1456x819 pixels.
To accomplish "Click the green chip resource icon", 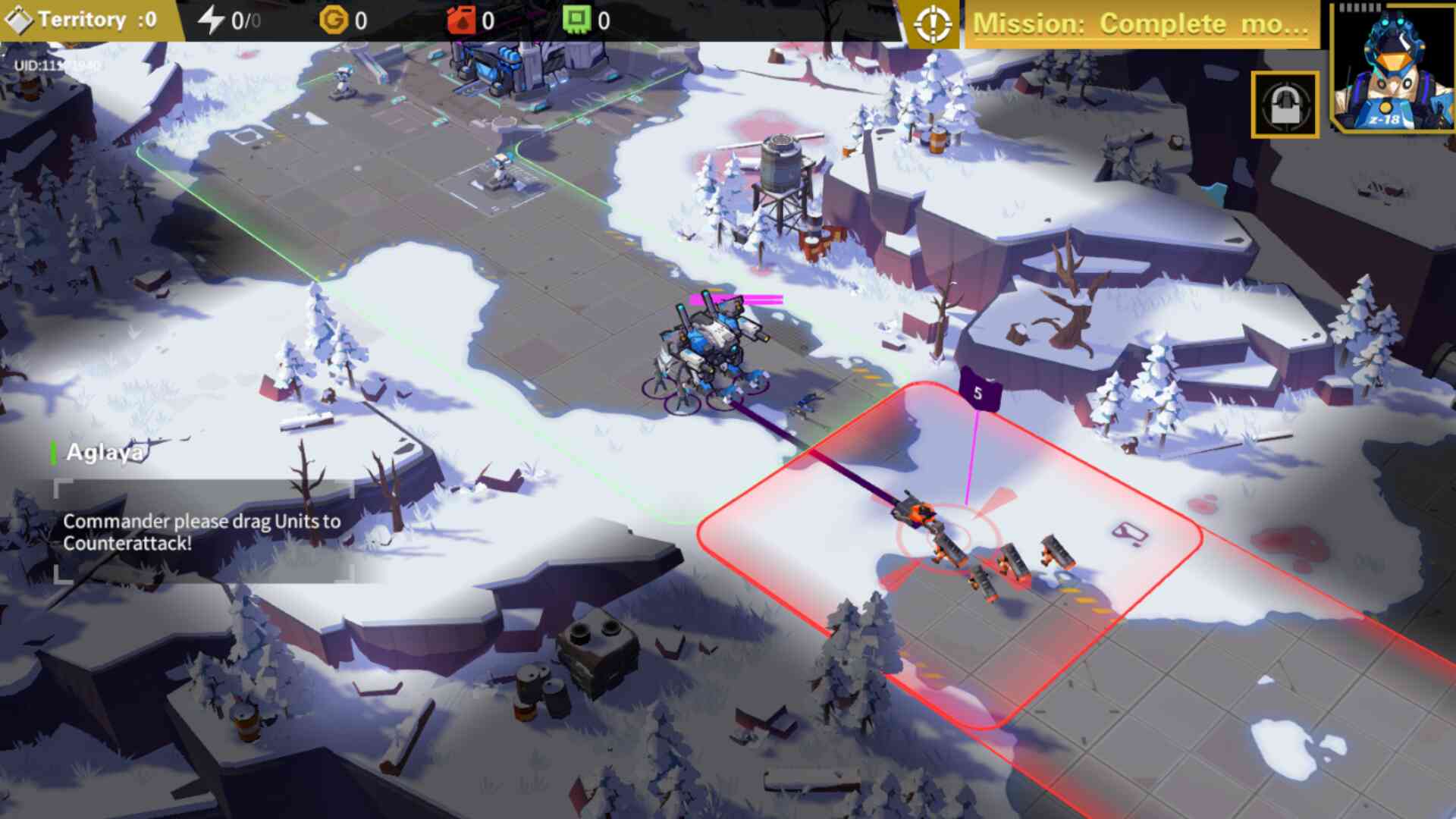I will point(576,20).
